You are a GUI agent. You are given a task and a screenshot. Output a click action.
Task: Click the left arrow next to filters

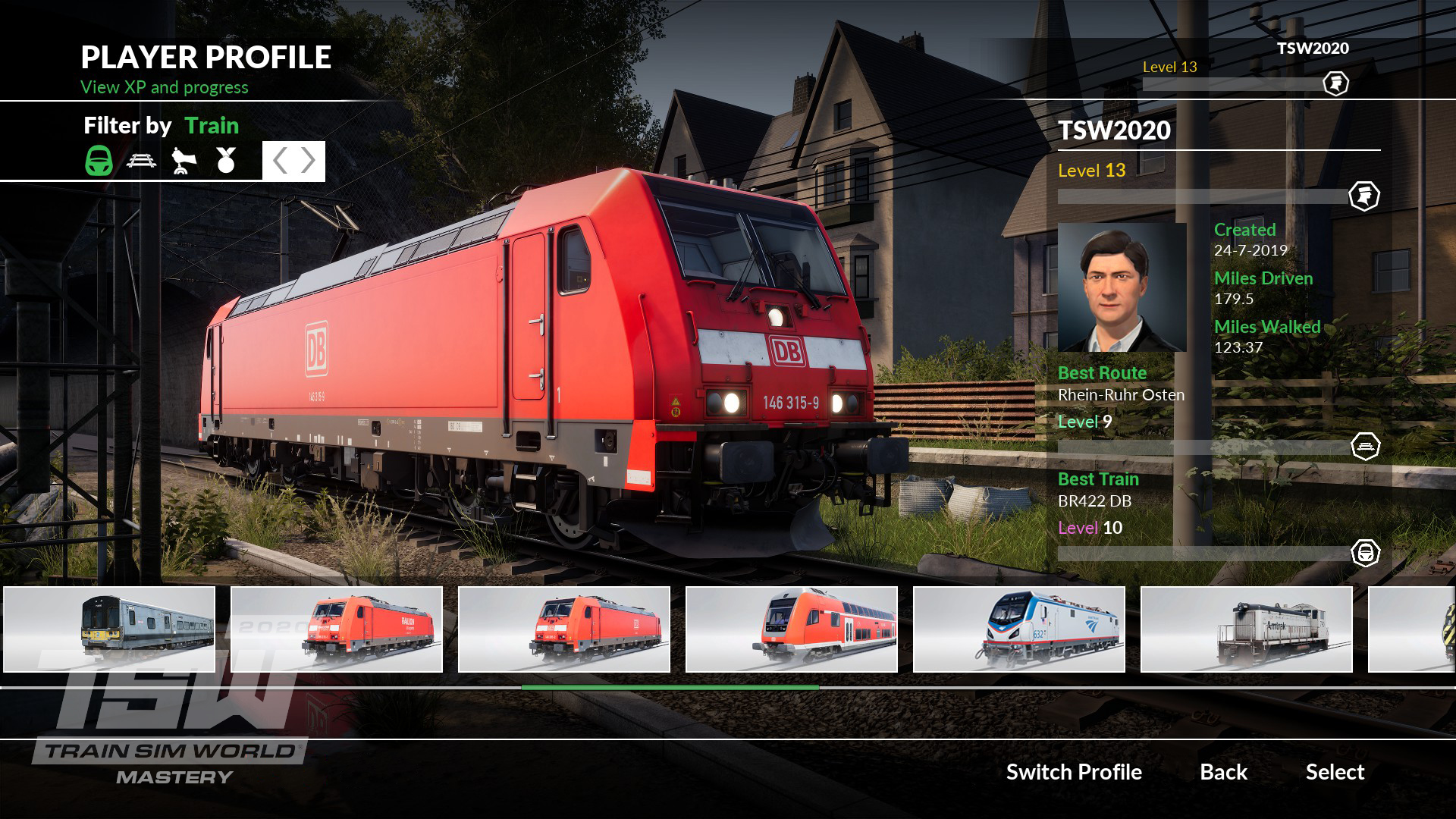click(280, 161)
